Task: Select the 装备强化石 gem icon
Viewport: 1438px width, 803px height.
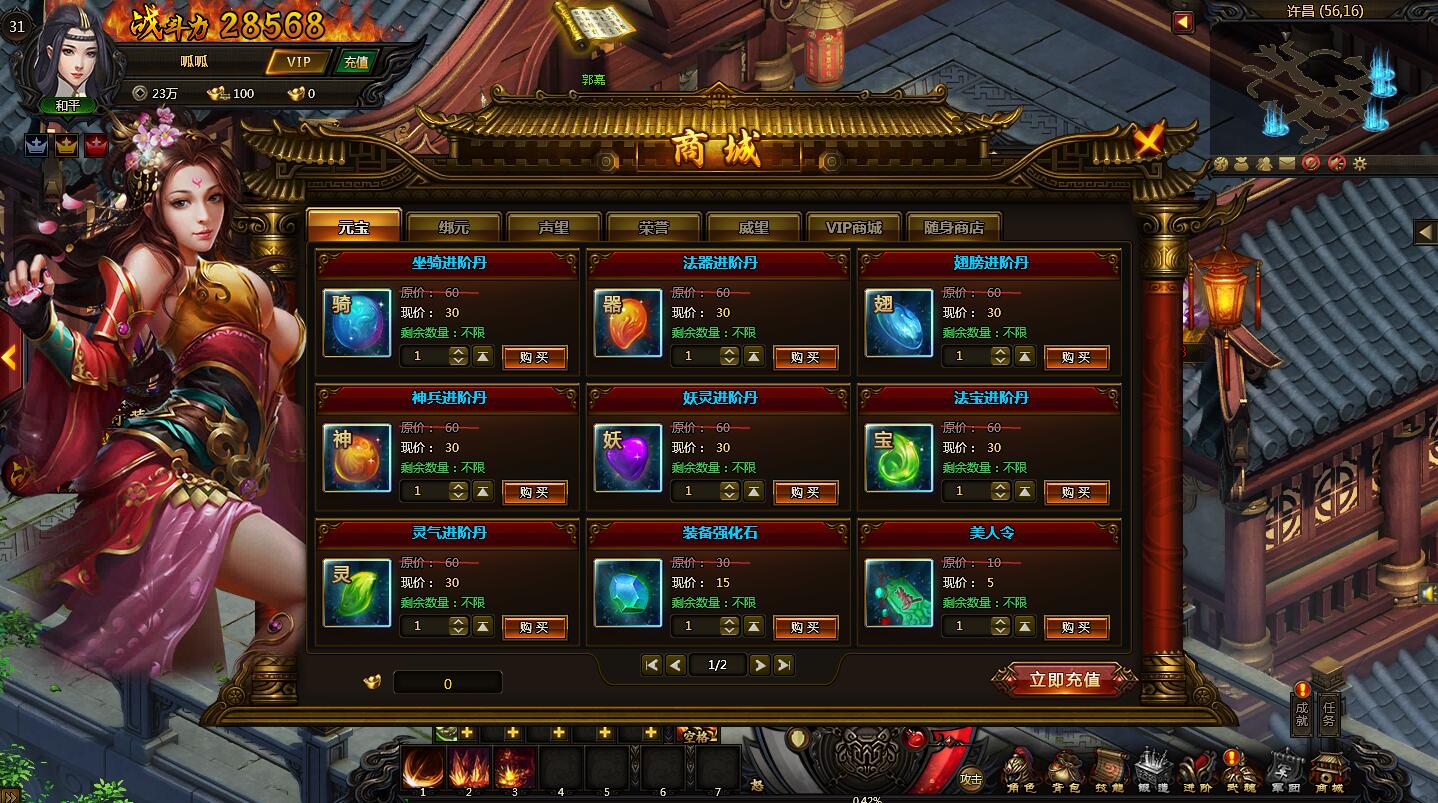Action: tap(628, 593)
